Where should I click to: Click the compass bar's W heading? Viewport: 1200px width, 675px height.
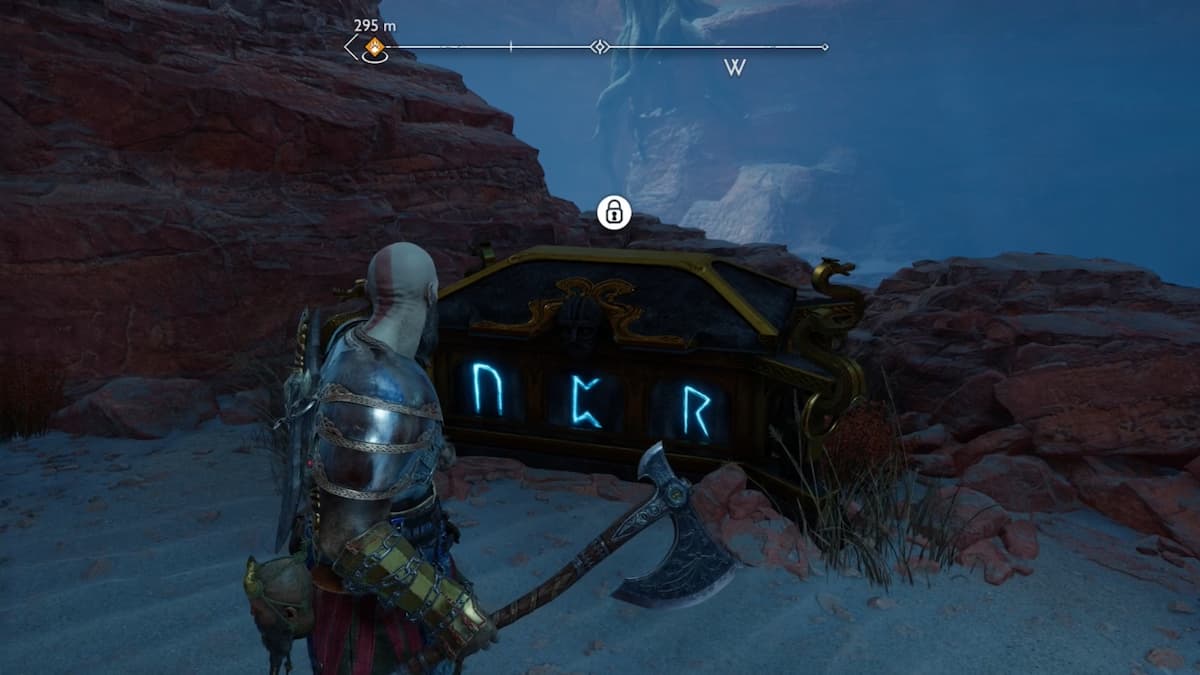(735, 68)
